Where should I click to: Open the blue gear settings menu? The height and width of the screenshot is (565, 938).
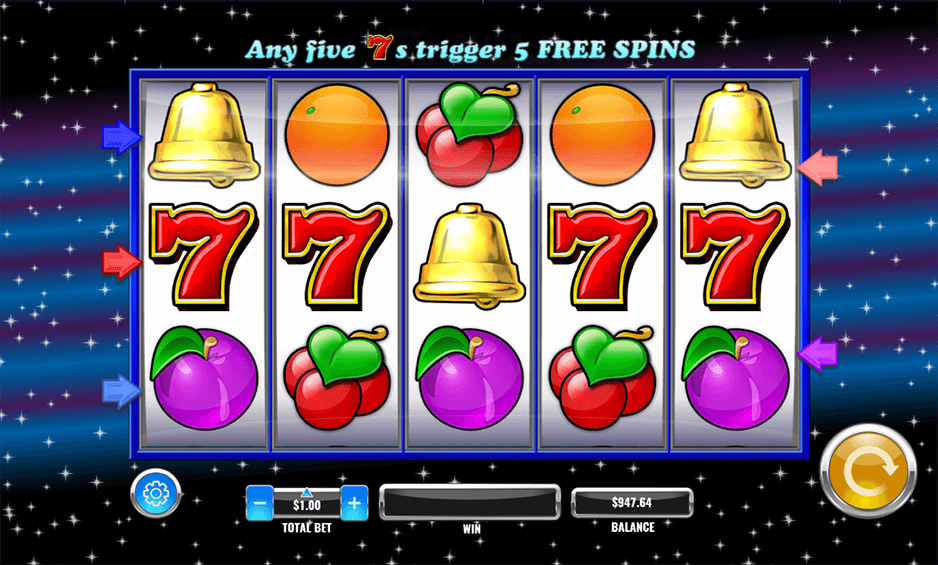pyautogui.click(x=155, y=493)
